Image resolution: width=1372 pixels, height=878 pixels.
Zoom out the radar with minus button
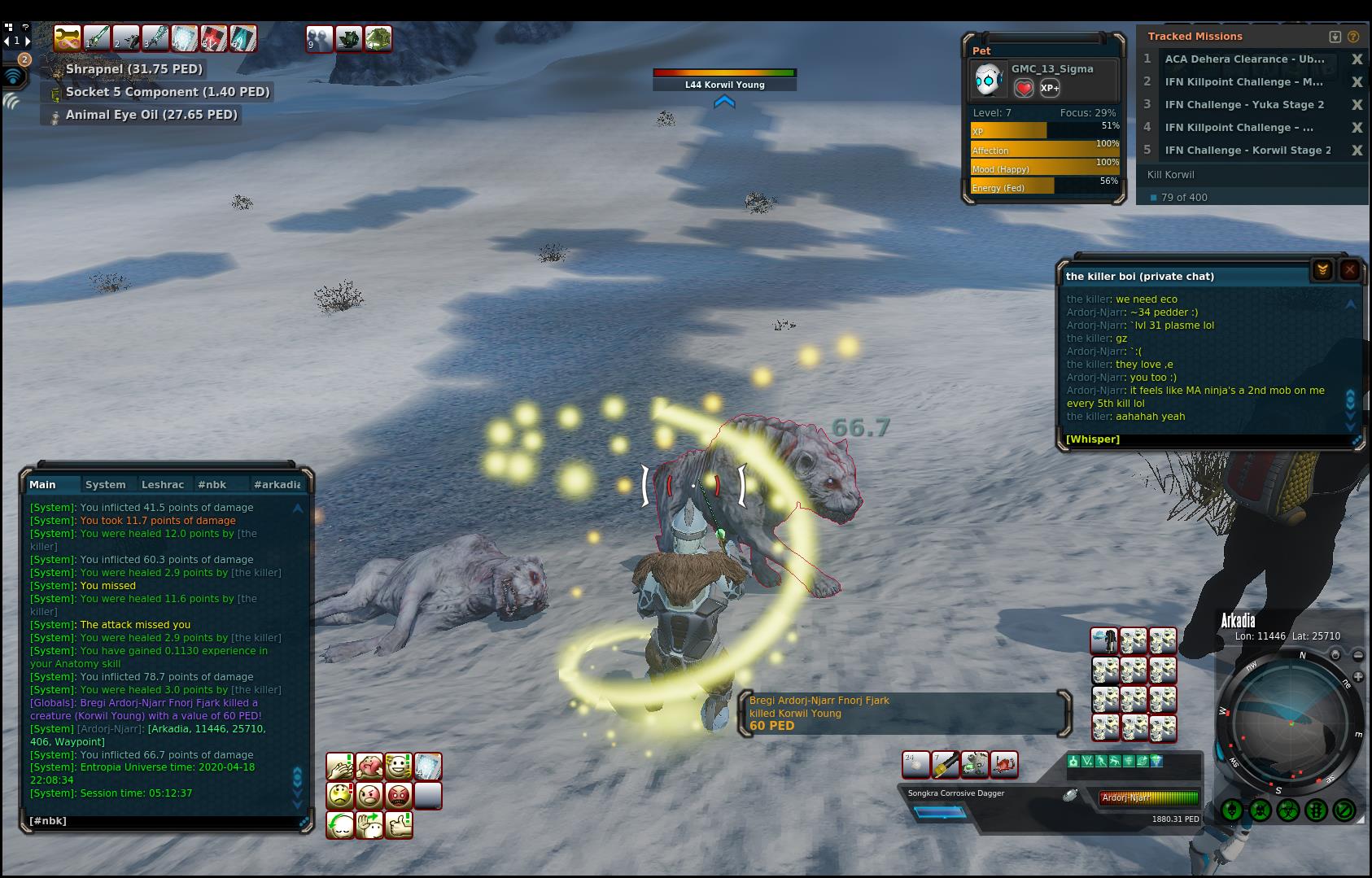click(1358, 655)
